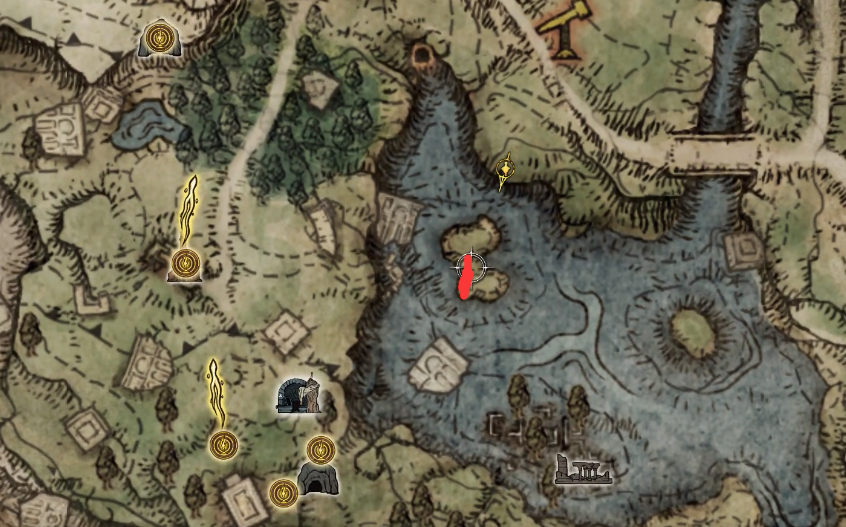Choose the grey cave entrance dungeon icon

coord(320,480)
